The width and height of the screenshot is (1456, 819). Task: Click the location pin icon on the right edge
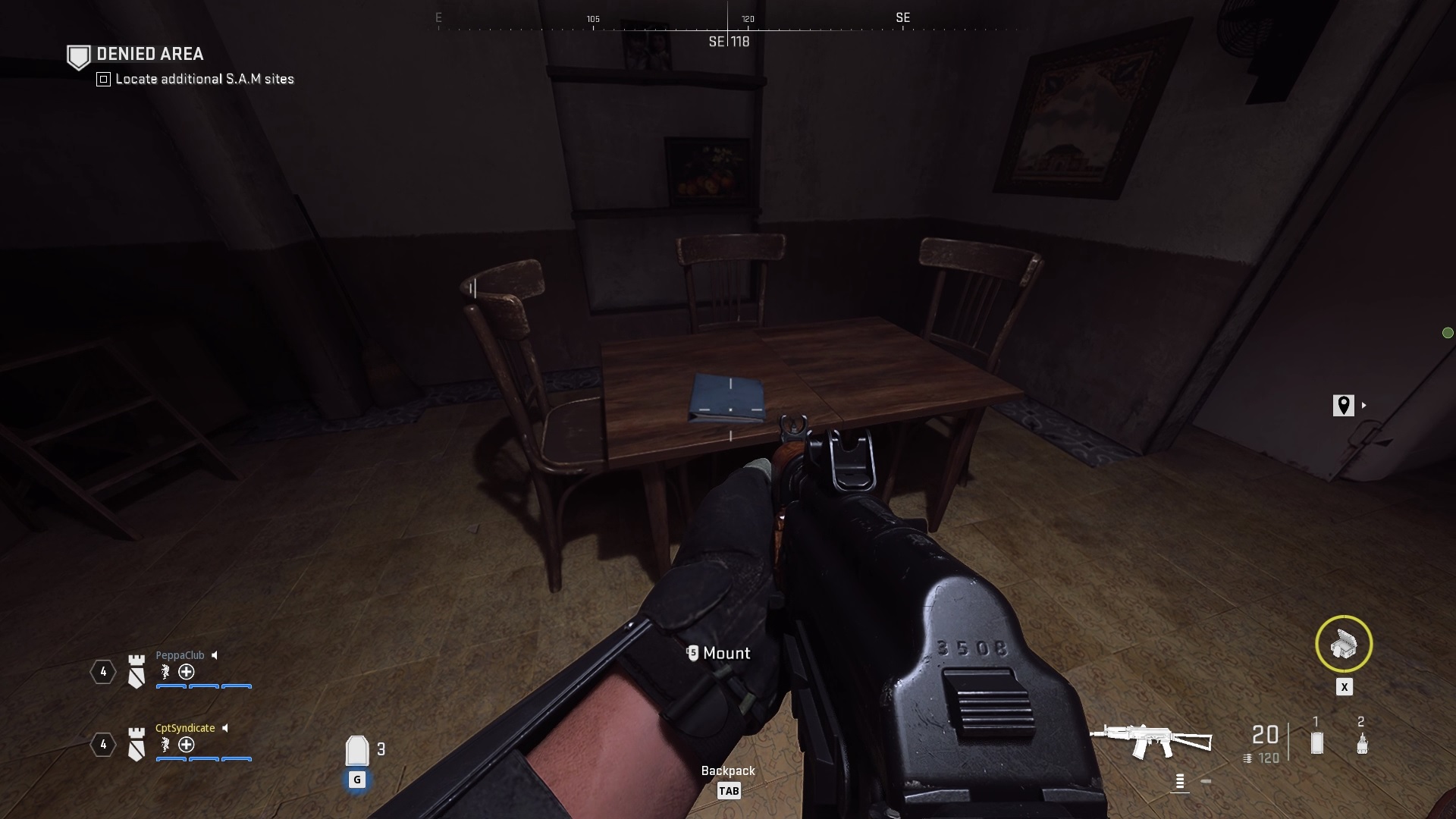(x=1343, y=406)
